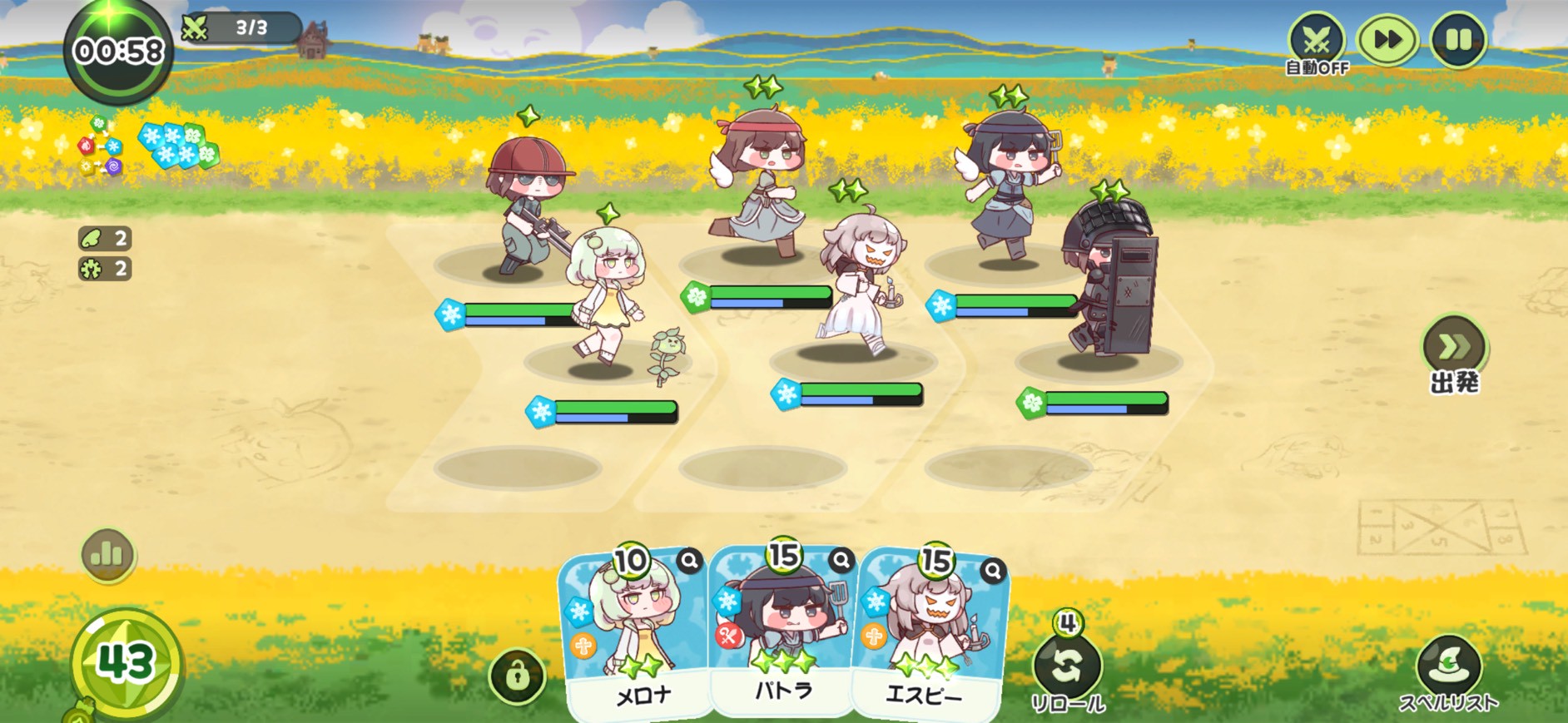1568x723 pixels.
Task: Toggle the shop lock padlock button
Action: pos(517,676)
